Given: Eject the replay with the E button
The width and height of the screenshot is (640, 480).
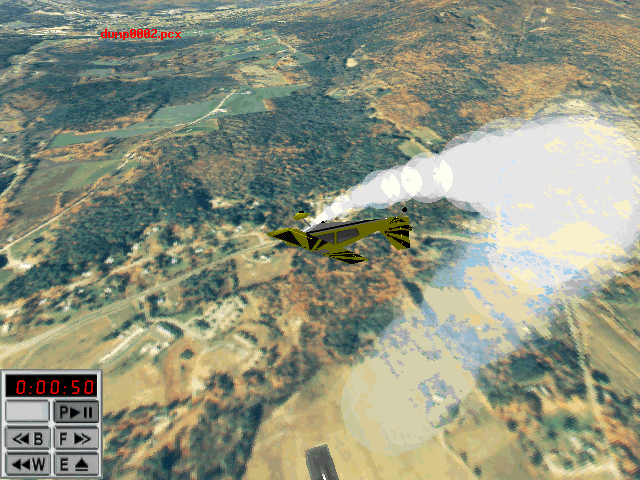Looking at the screenshot, I should click(x=76, y=463).
